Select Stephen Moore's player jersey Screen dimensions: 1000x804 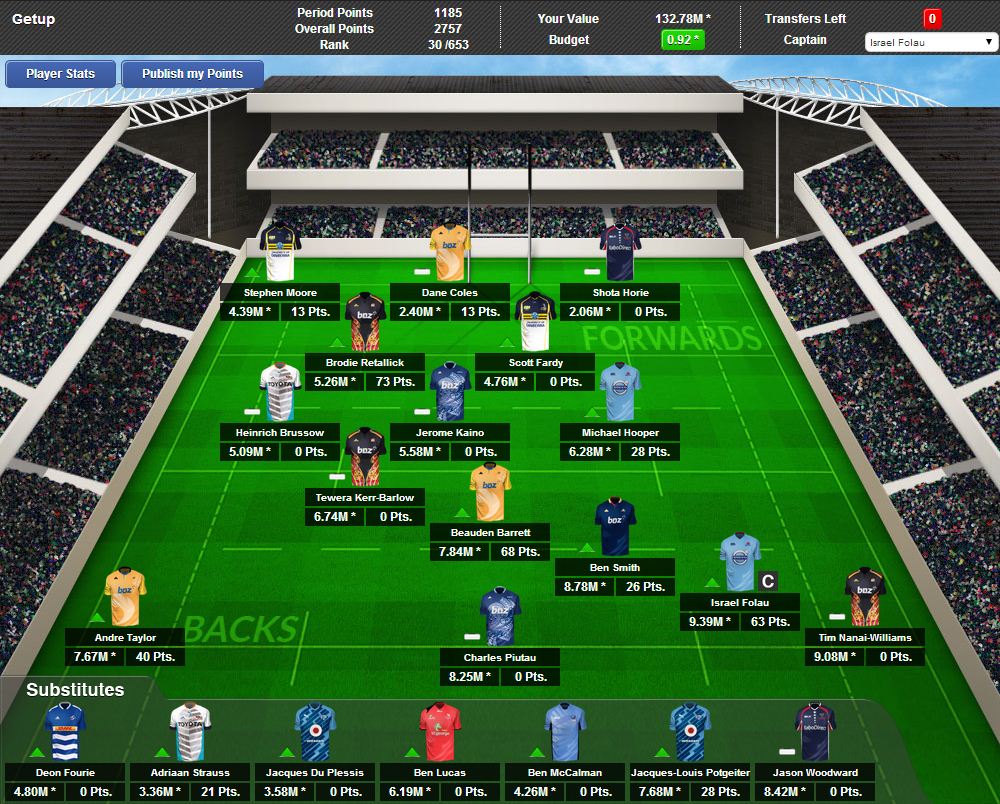(281, 251)
